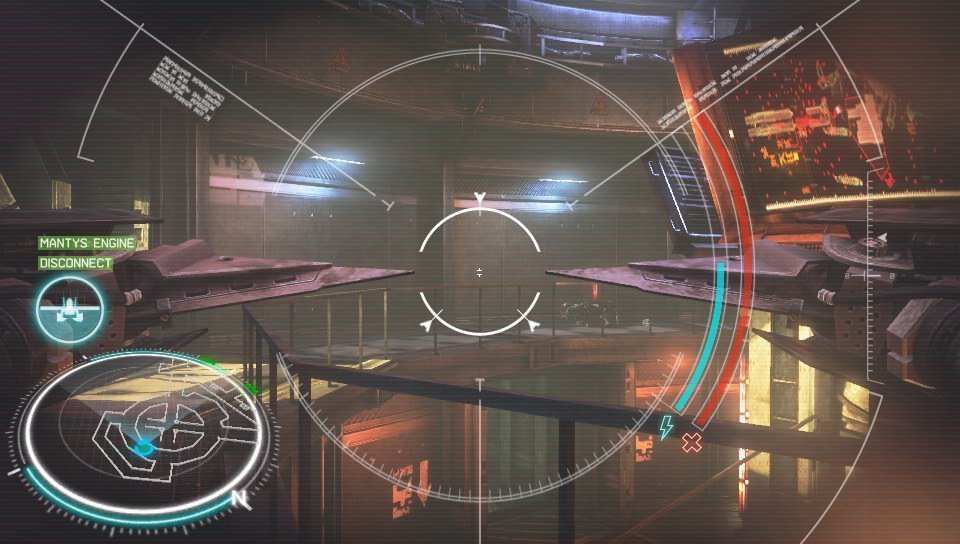The image size is (960, 544).
Task: Click the MANTYS ENGINE label
Action: [87, 243]
